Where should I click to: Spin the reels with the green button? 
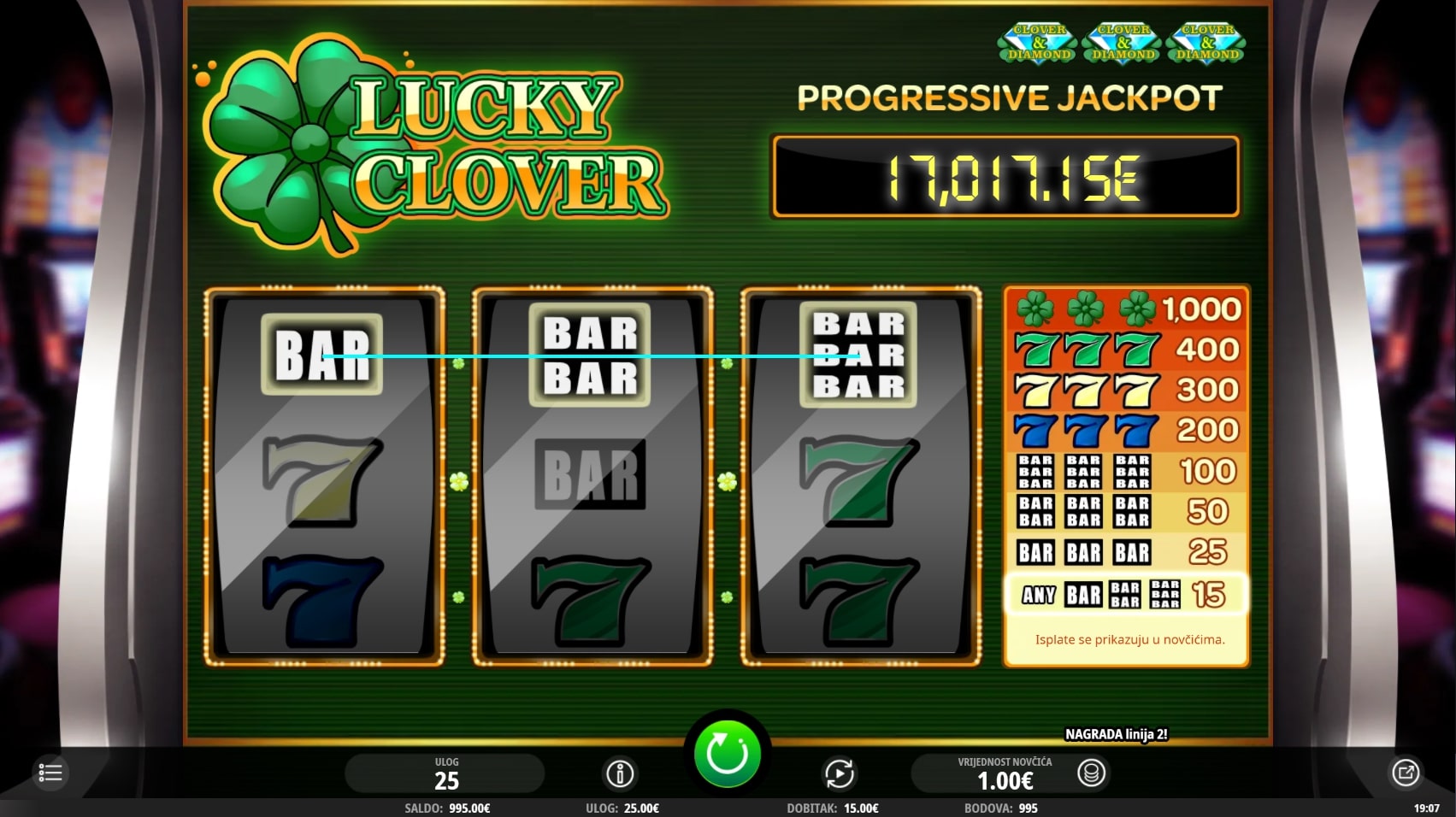click(727, 754)
